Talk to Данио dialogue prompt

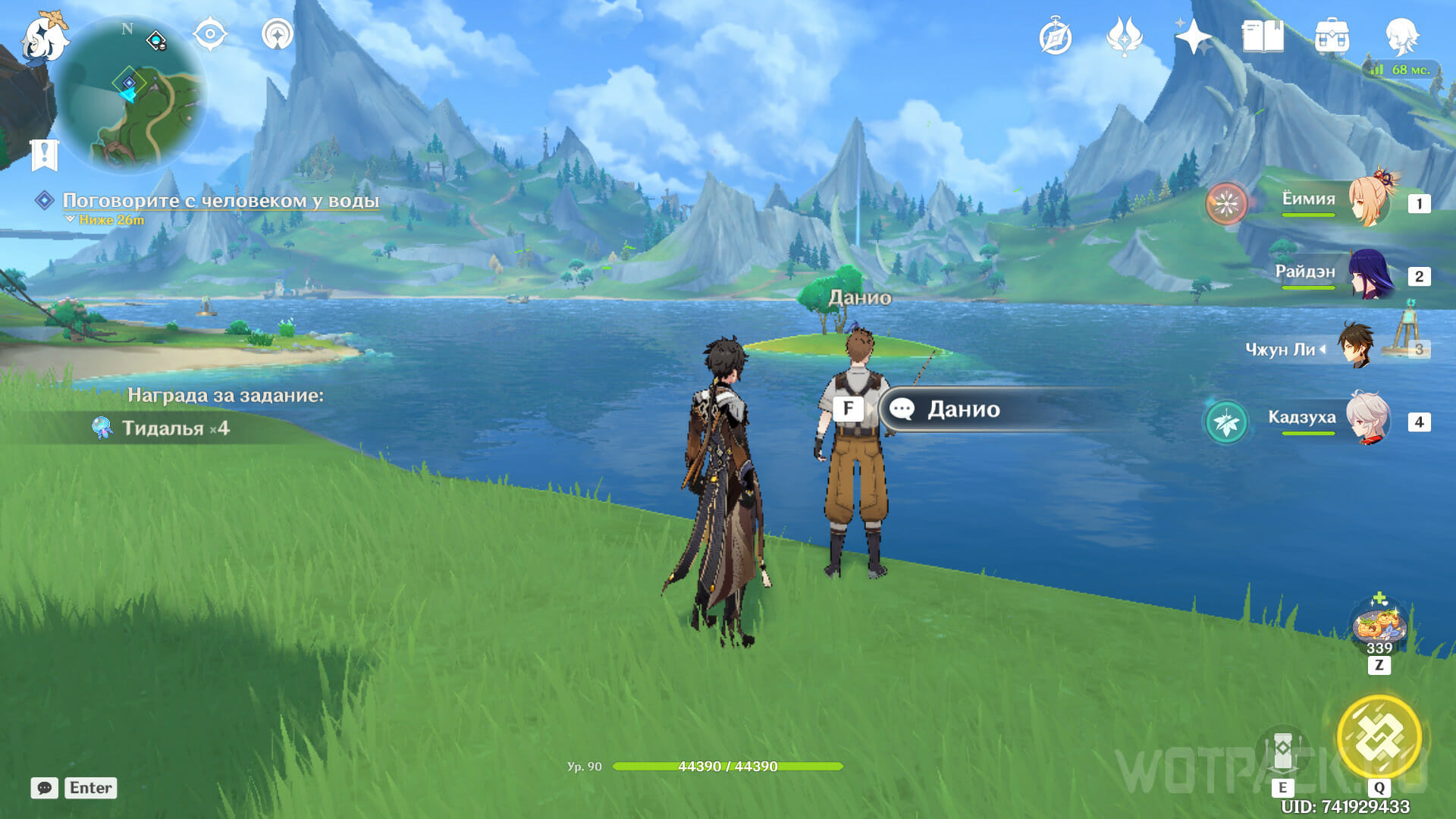point(963,409)
